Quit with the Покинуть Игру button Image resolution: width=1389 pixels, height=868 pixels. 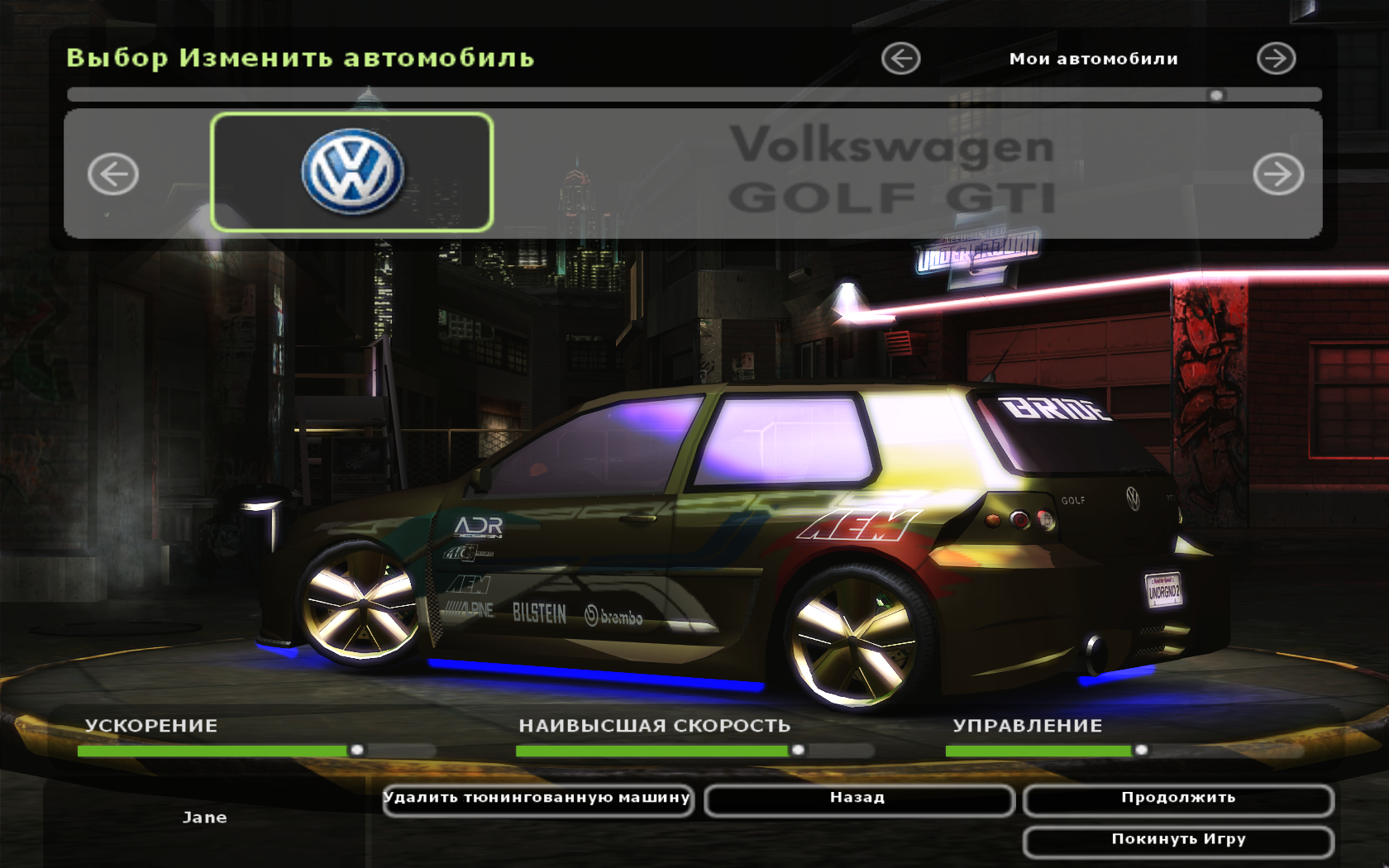(1177, 841)
